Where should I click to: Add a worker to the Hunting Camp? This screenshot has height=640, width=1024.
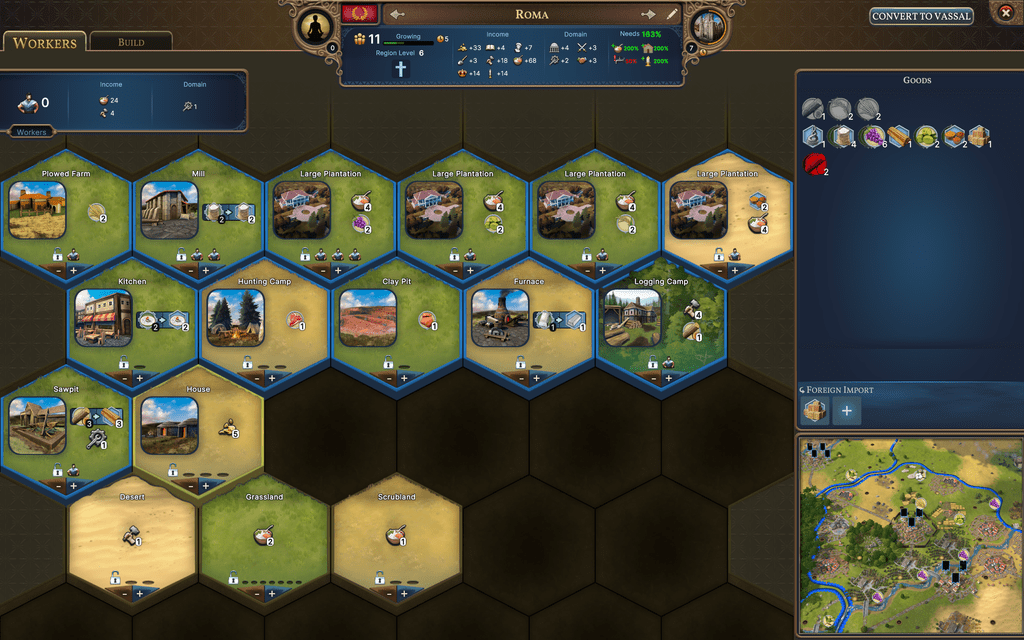point(271,378)
